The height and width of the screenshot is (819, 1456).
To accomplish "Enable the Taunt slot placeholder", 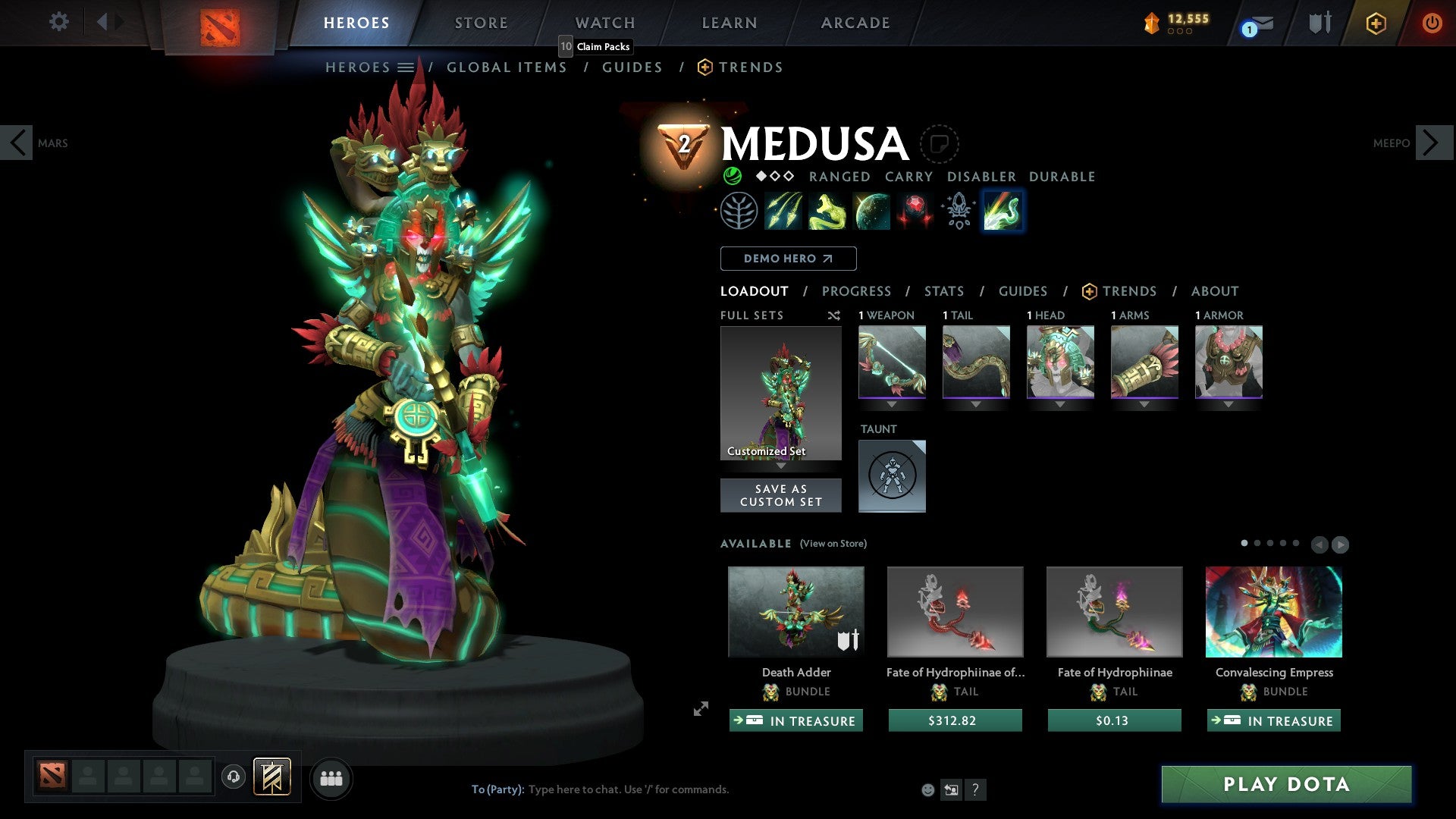I will pyautogui.click(x=892, y=475).
